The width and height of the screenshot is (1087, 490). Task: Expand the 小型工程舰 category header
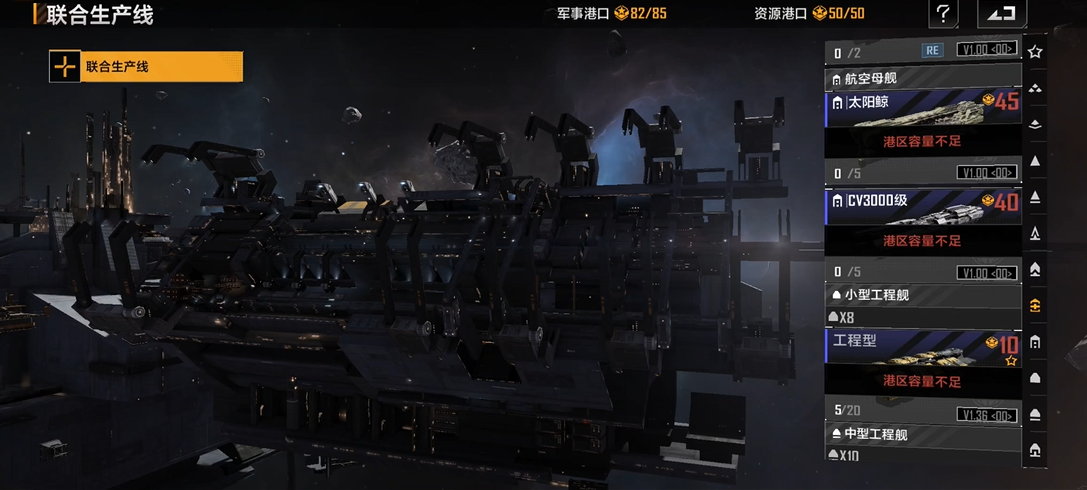[x=922, y=295]
